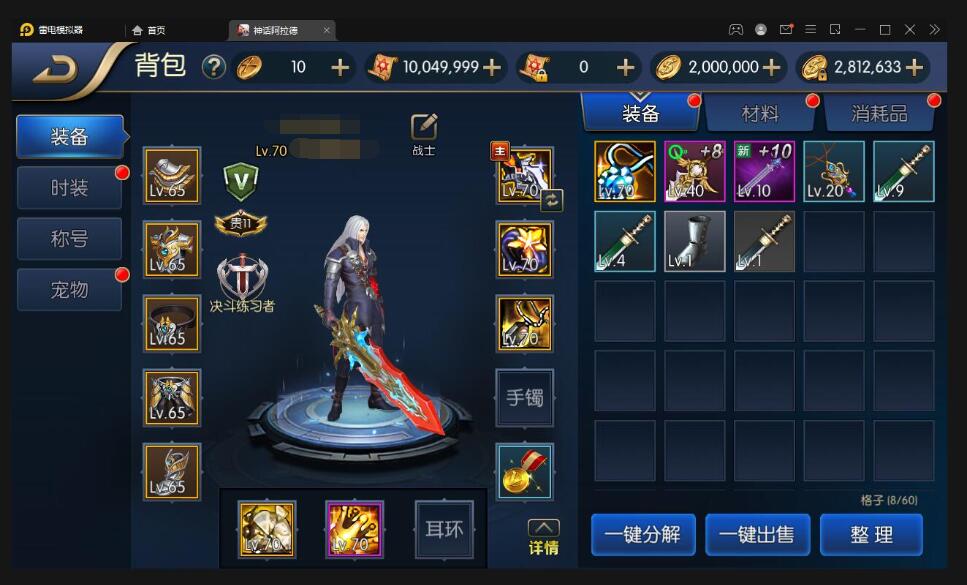Open the 宠物 side tab
The height and width of the screenshot is (585, 967).
[x=70, y=290]
